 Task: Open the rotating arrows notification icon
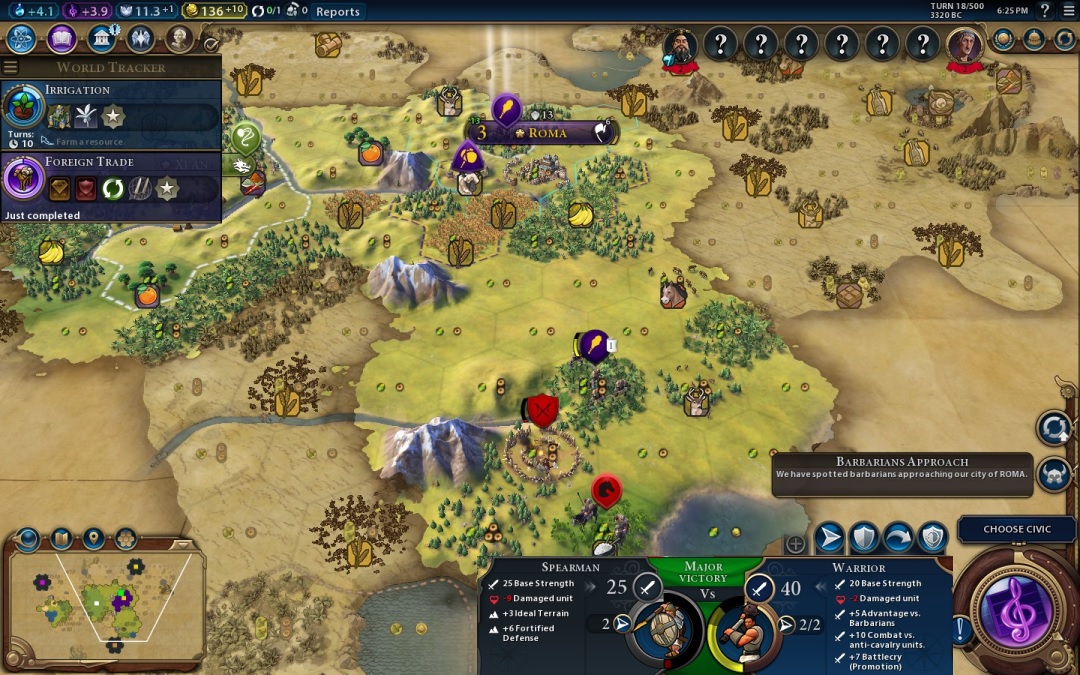1054,428
